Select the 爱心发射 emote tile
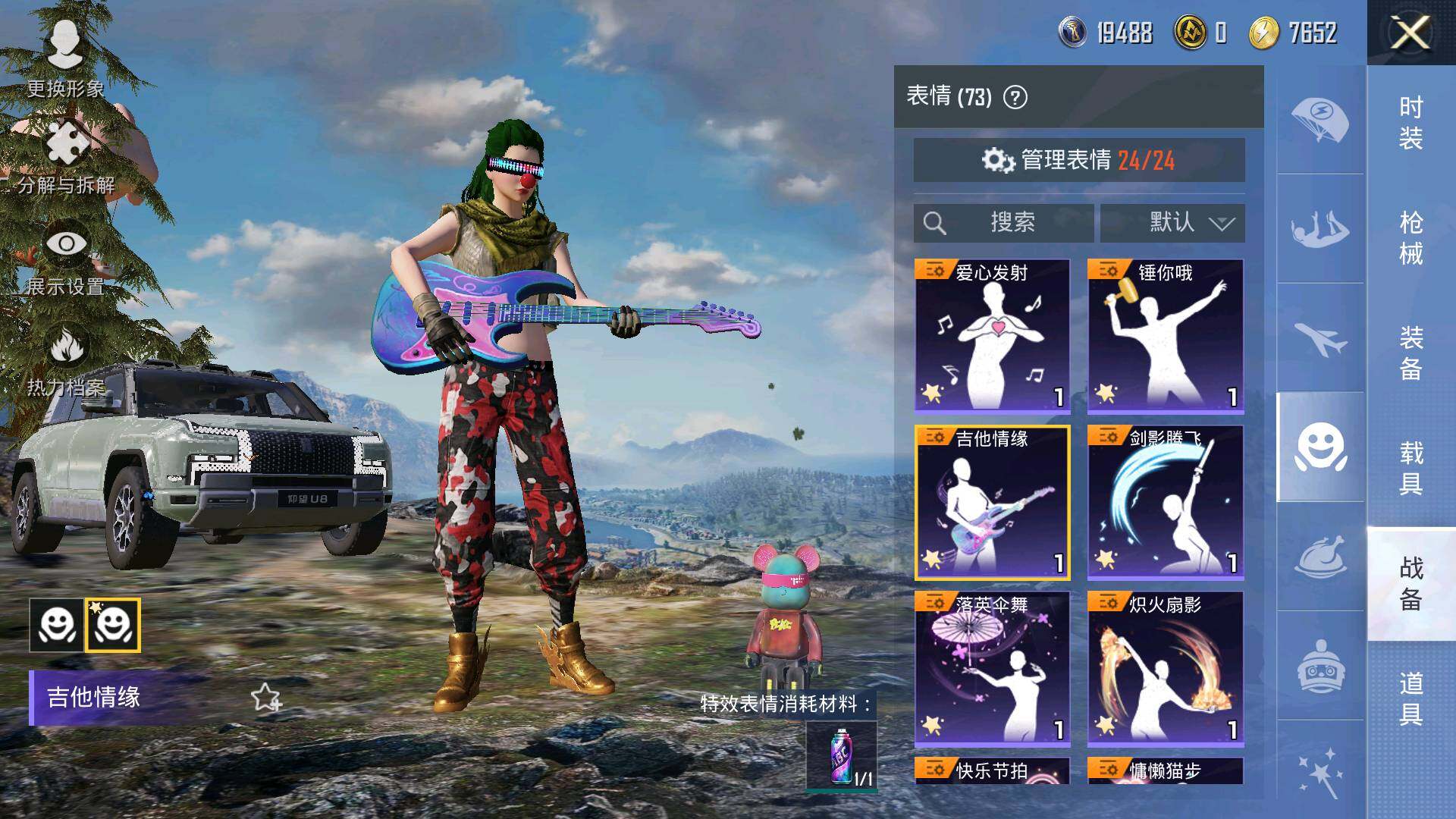Image resolution: width=1456 pixels, height=819 pixels. (992, 336)
